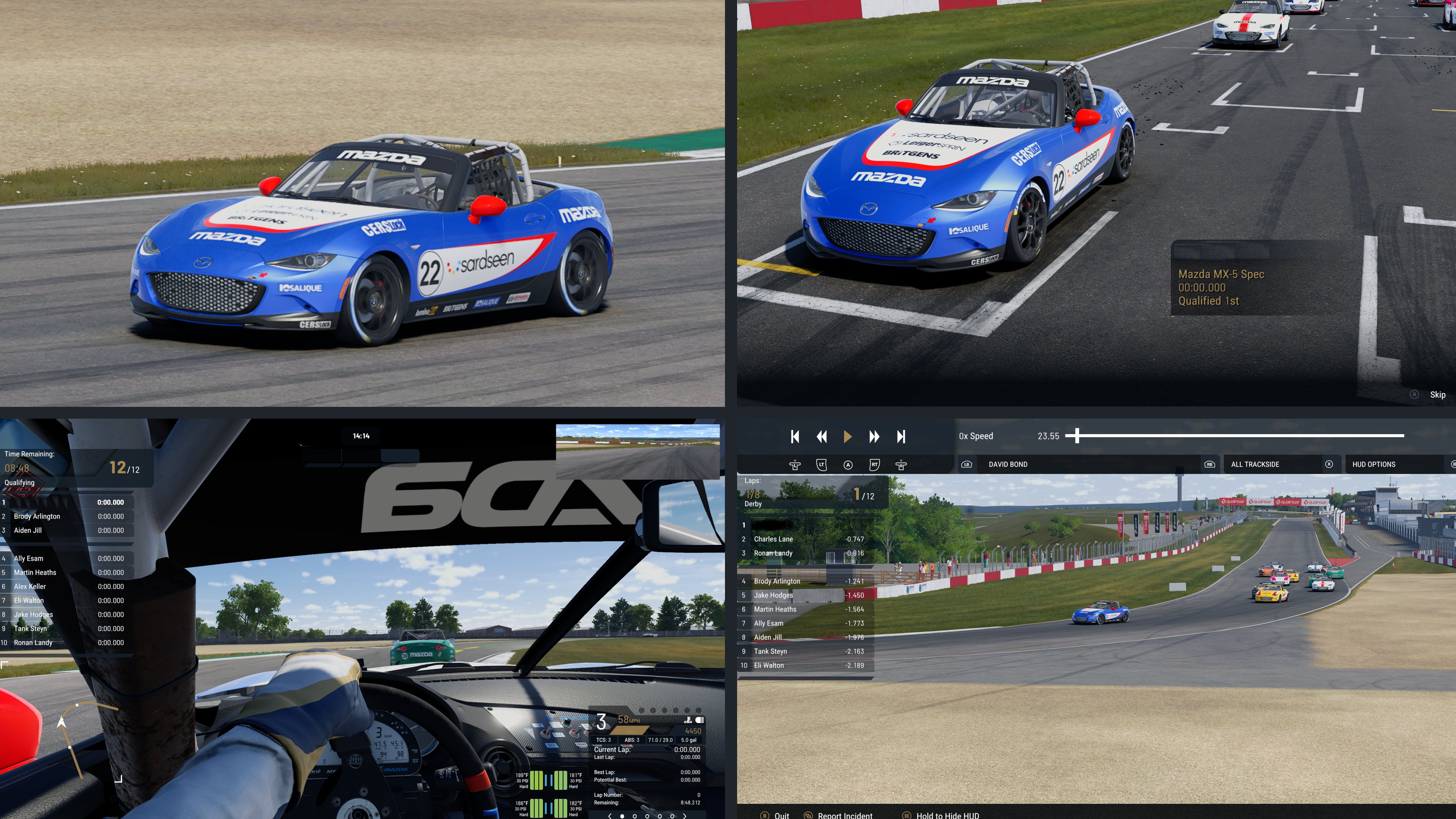Jump to the start of the replay

click(x=795, y=436)
